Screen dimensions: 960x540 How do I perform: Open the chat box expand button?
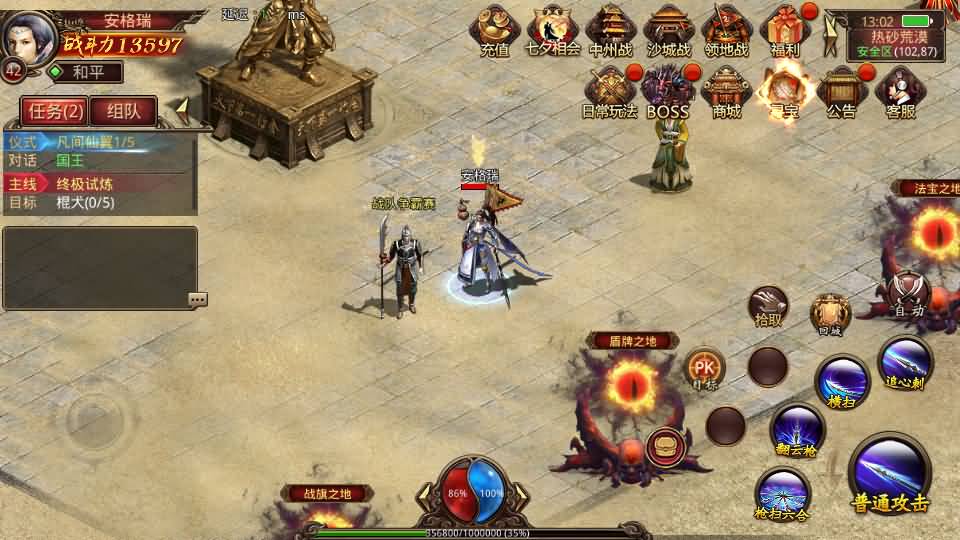(x=197, y=299)
